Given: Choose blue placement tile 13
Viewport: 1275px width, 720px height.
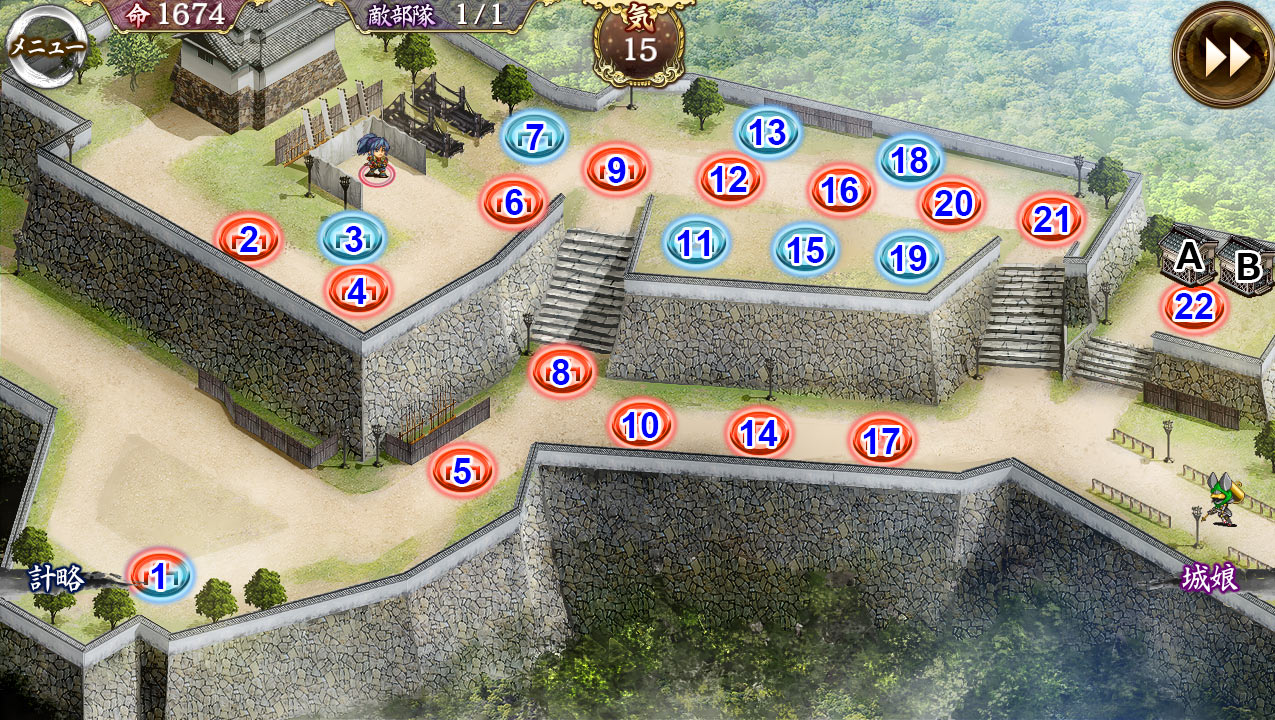Looking at the screenshot, I should [768, 133].
